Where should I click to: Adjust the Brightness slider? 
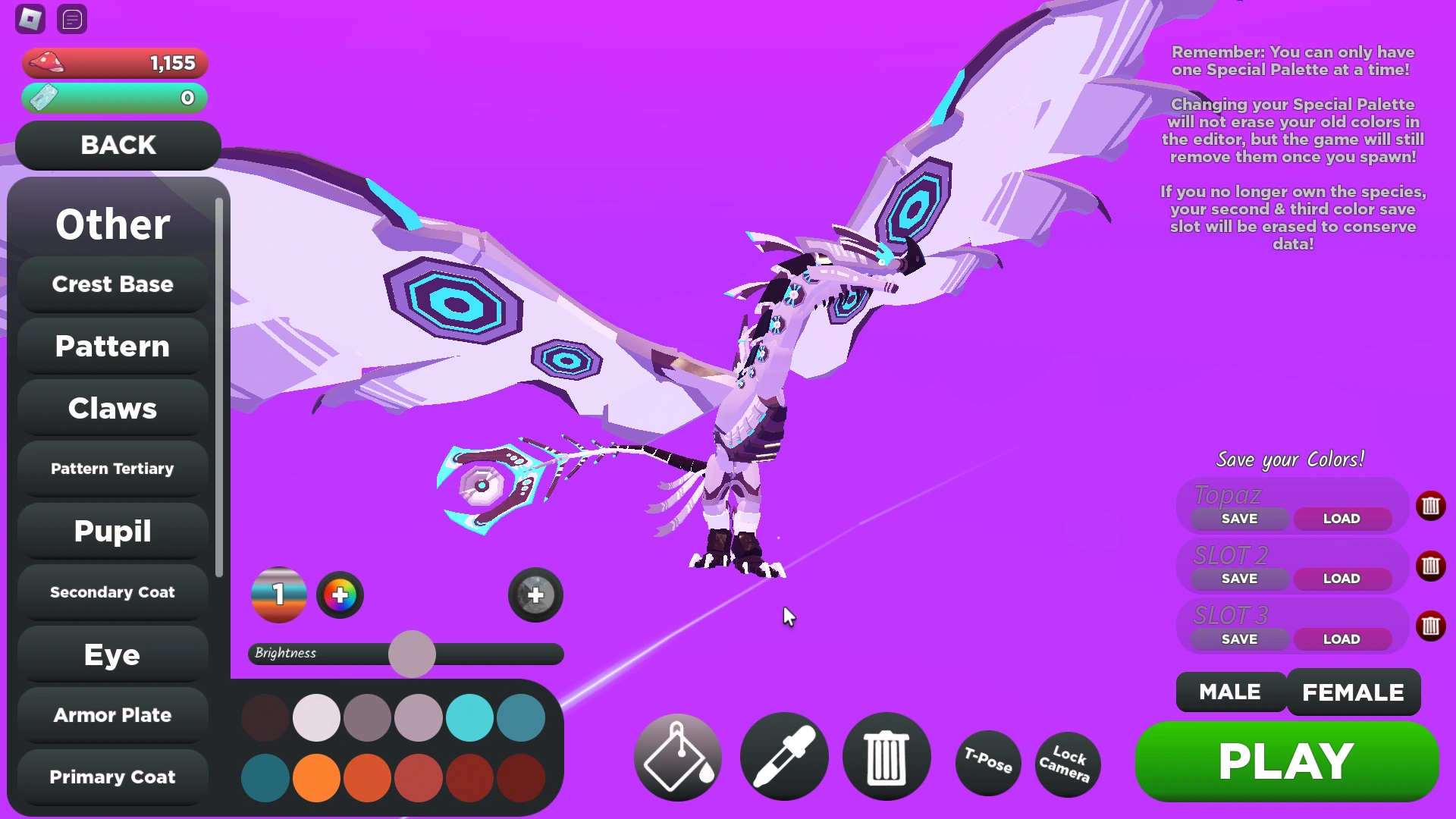tap(412, 654)
